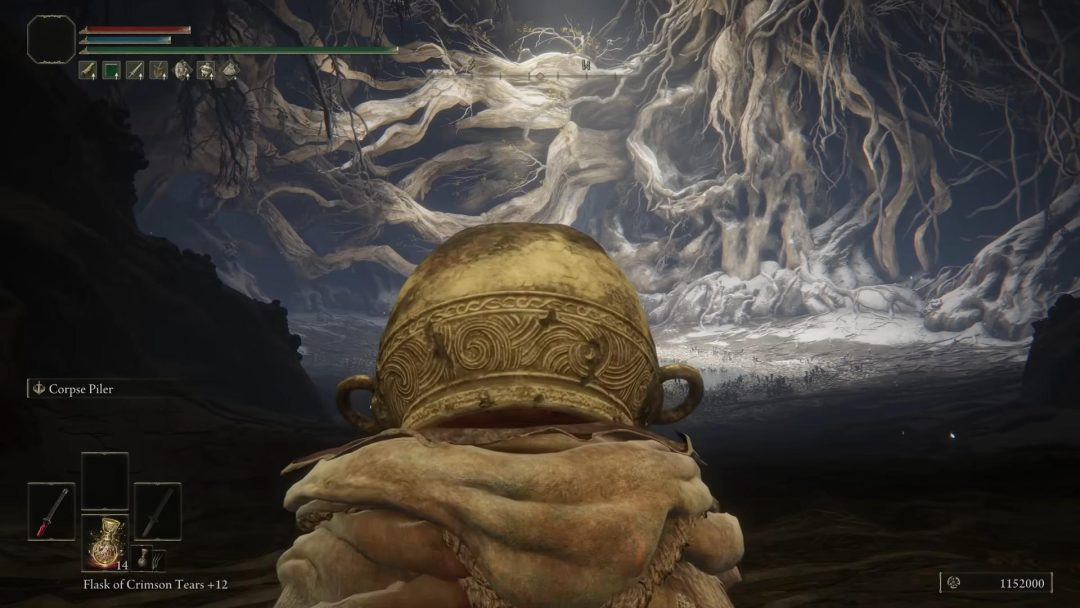Click the red-bladed katana weapon slot
Image resolution: width=1080 pixels, height=608 pixels.
point(51,511)
